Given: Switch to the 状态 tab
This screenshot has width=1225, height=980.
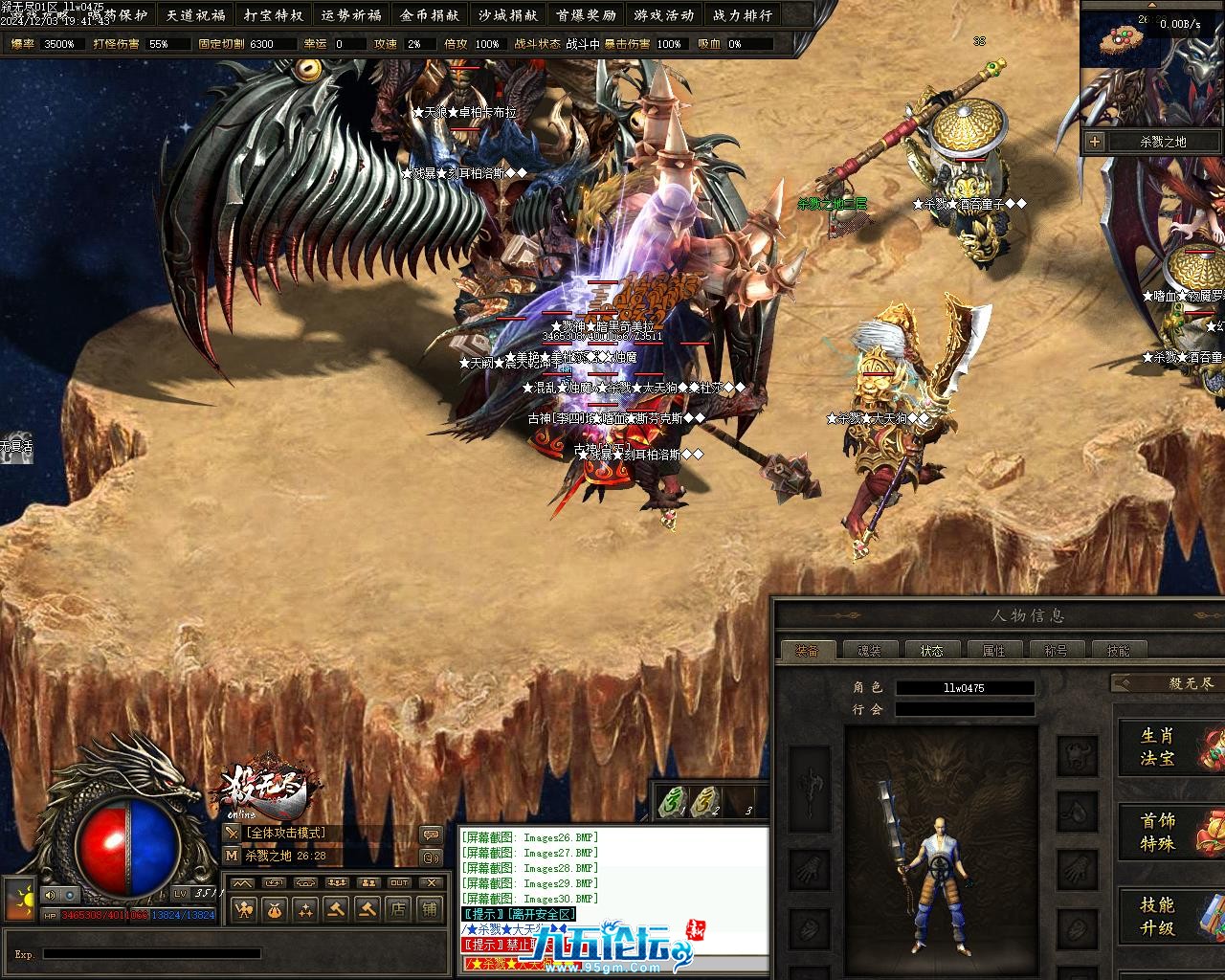Looking at the screenshot, I should tap(931, 651).
